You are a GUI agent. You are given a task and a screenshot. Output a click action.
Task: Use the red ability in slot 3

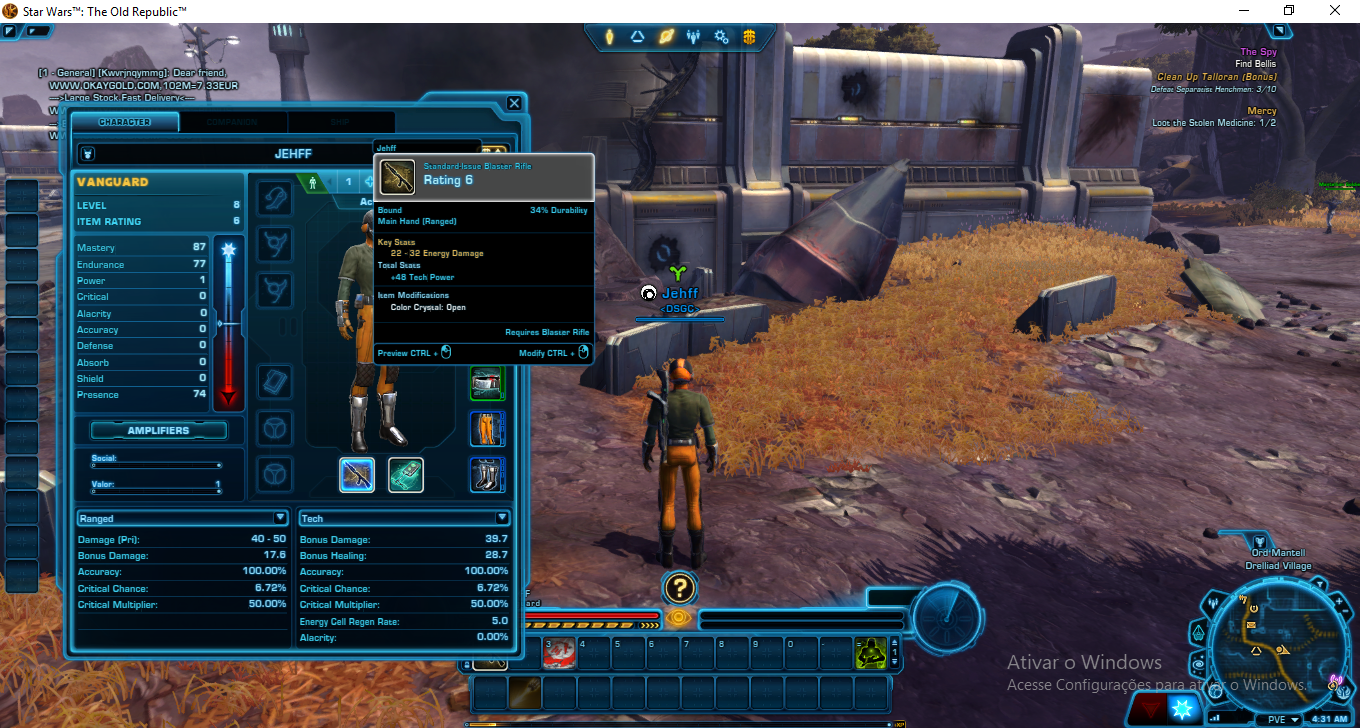[559, 653]
